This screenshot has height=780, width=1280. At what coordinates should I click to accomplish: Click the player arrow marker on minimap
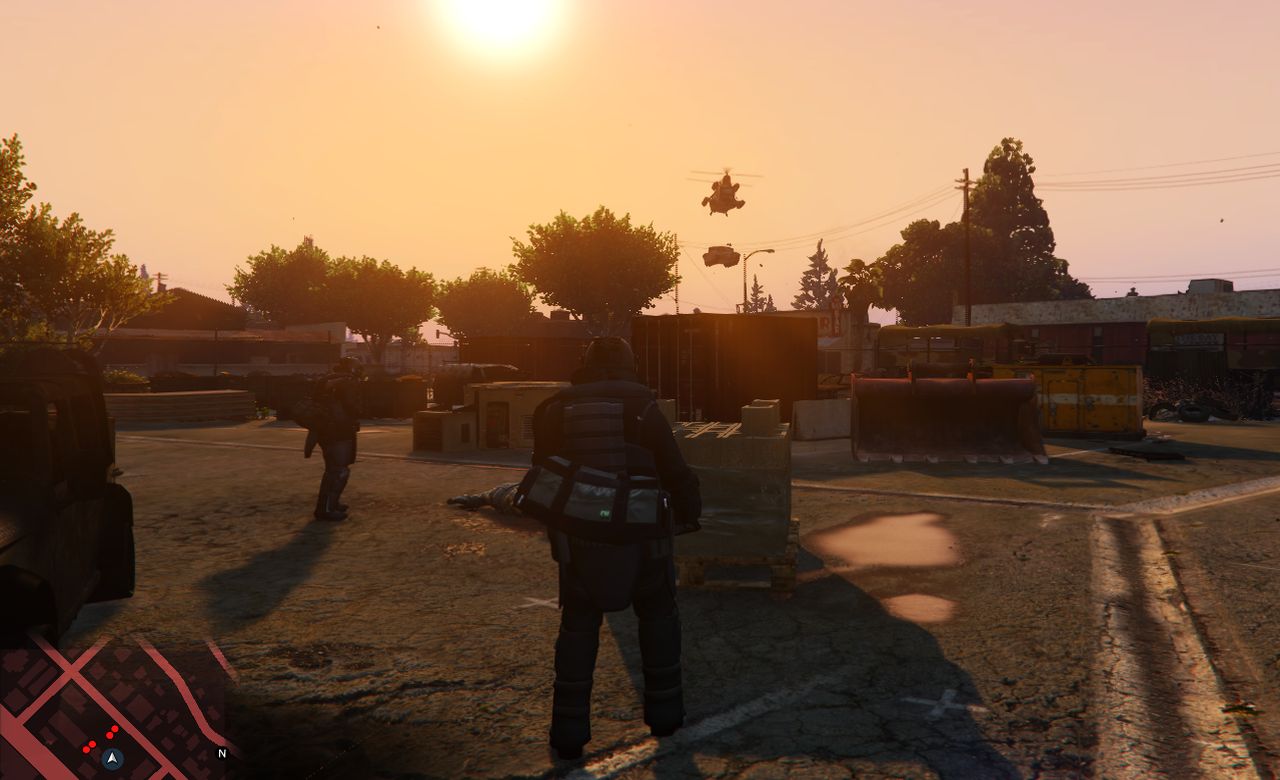113,757
